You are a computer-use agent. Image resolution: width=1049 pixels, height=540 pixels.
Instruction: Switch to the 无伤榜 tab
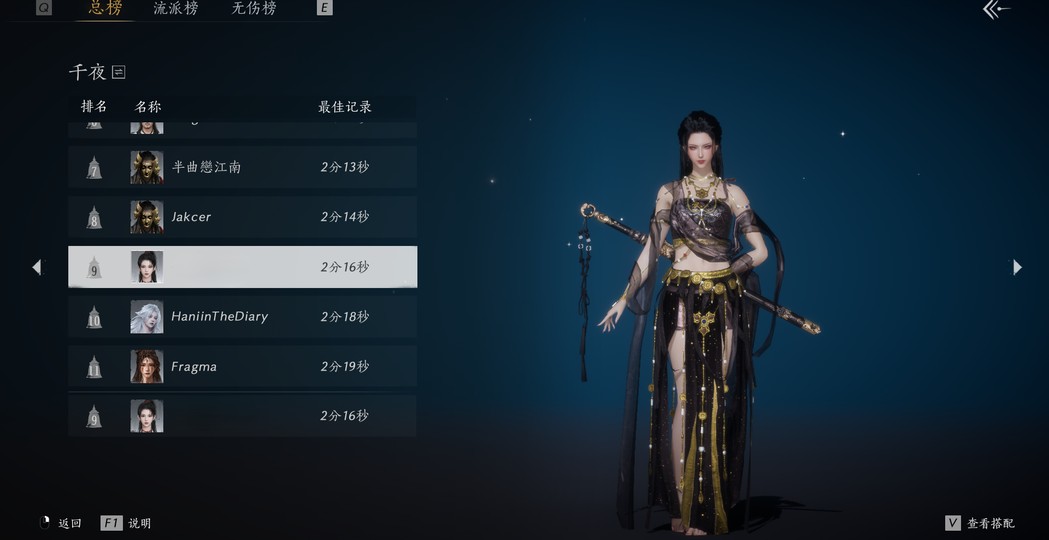pos(254,9)
